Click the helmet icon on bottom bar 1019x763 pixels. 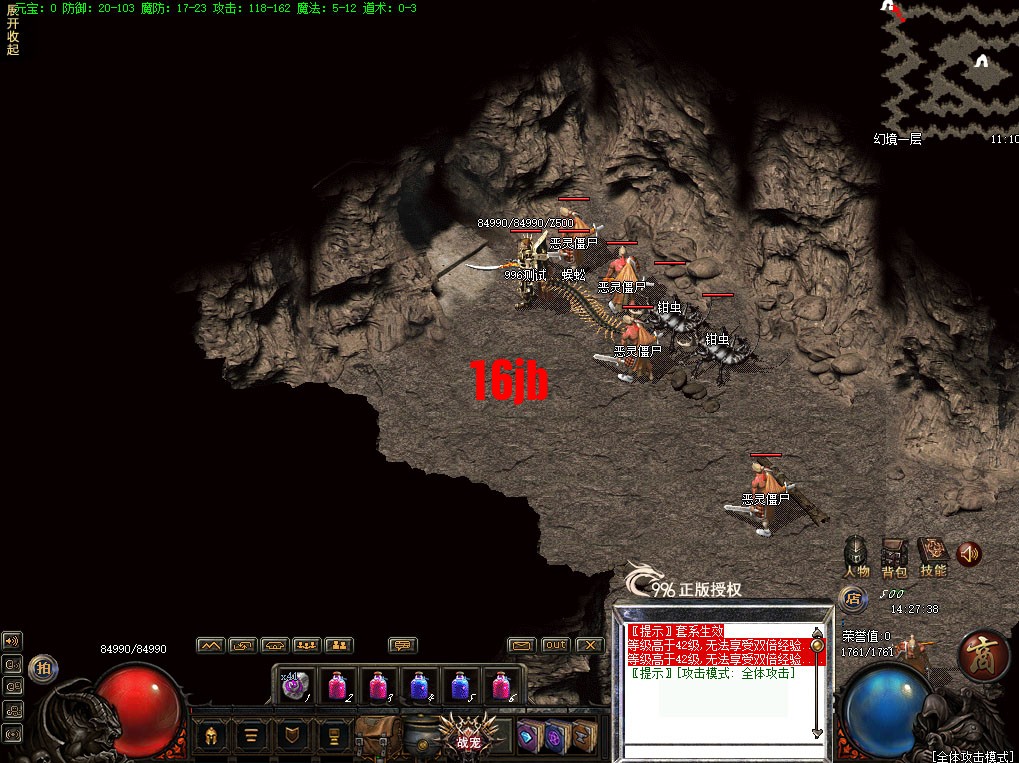tap(211, 737)
